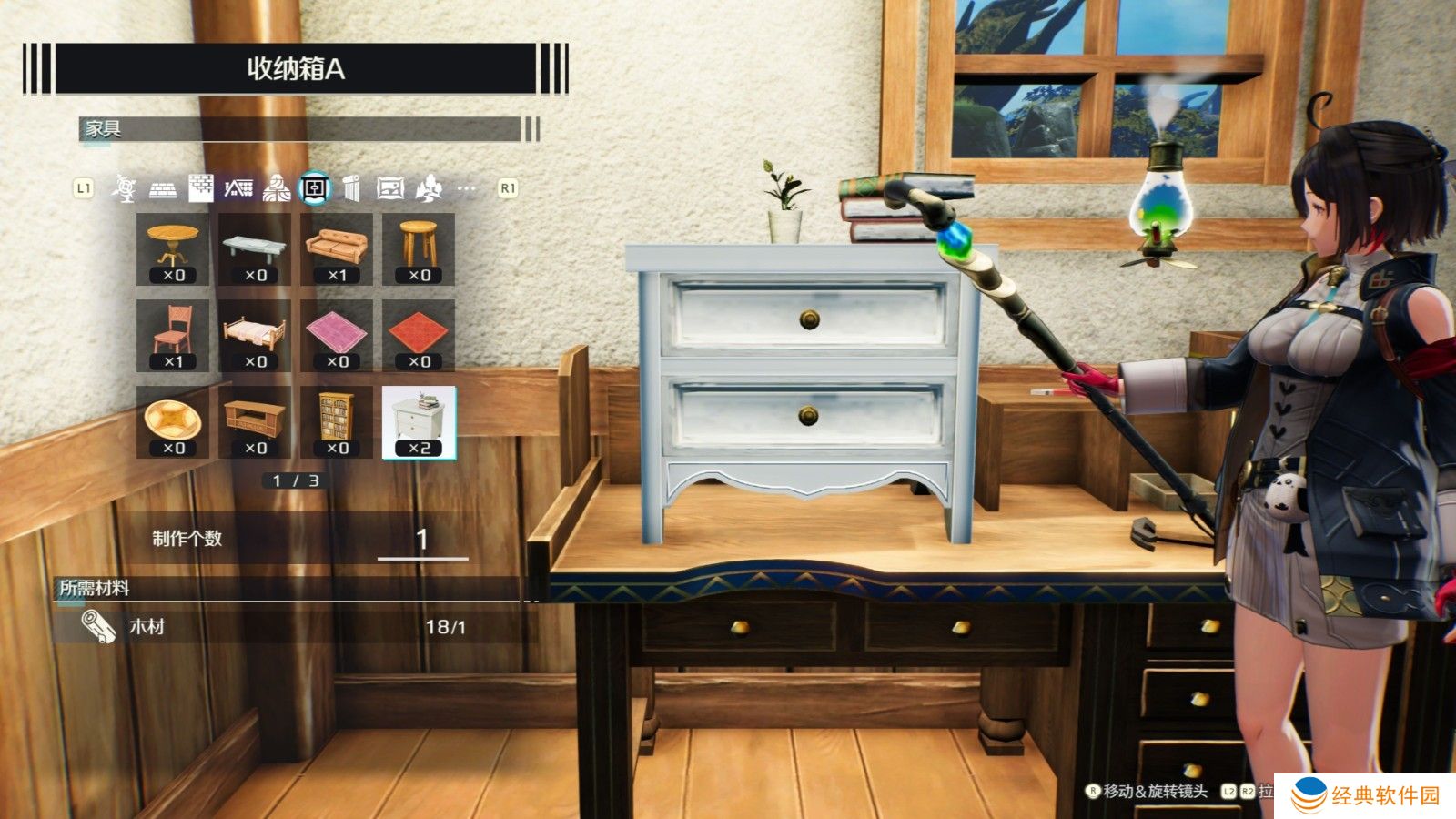Select the pink rug slot
The image size is (1456, 819).
pyautogui.click(x=337, y=335)
